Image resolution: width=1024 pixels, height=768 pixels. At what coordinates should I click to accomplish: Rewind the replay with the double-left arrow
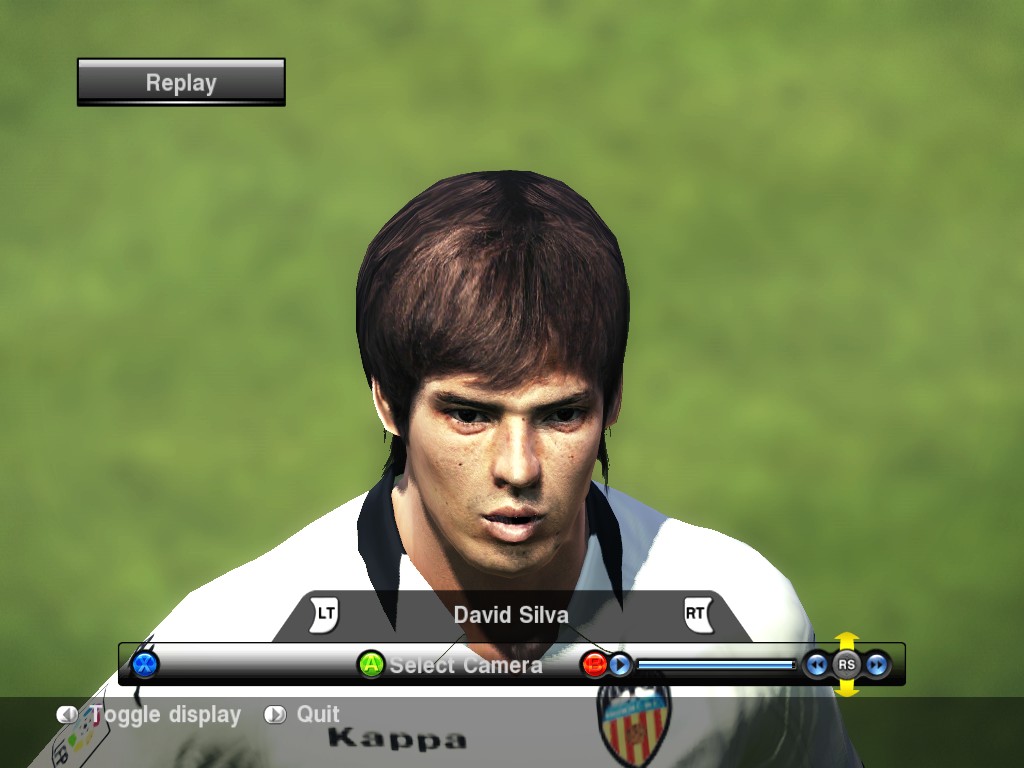817,664
